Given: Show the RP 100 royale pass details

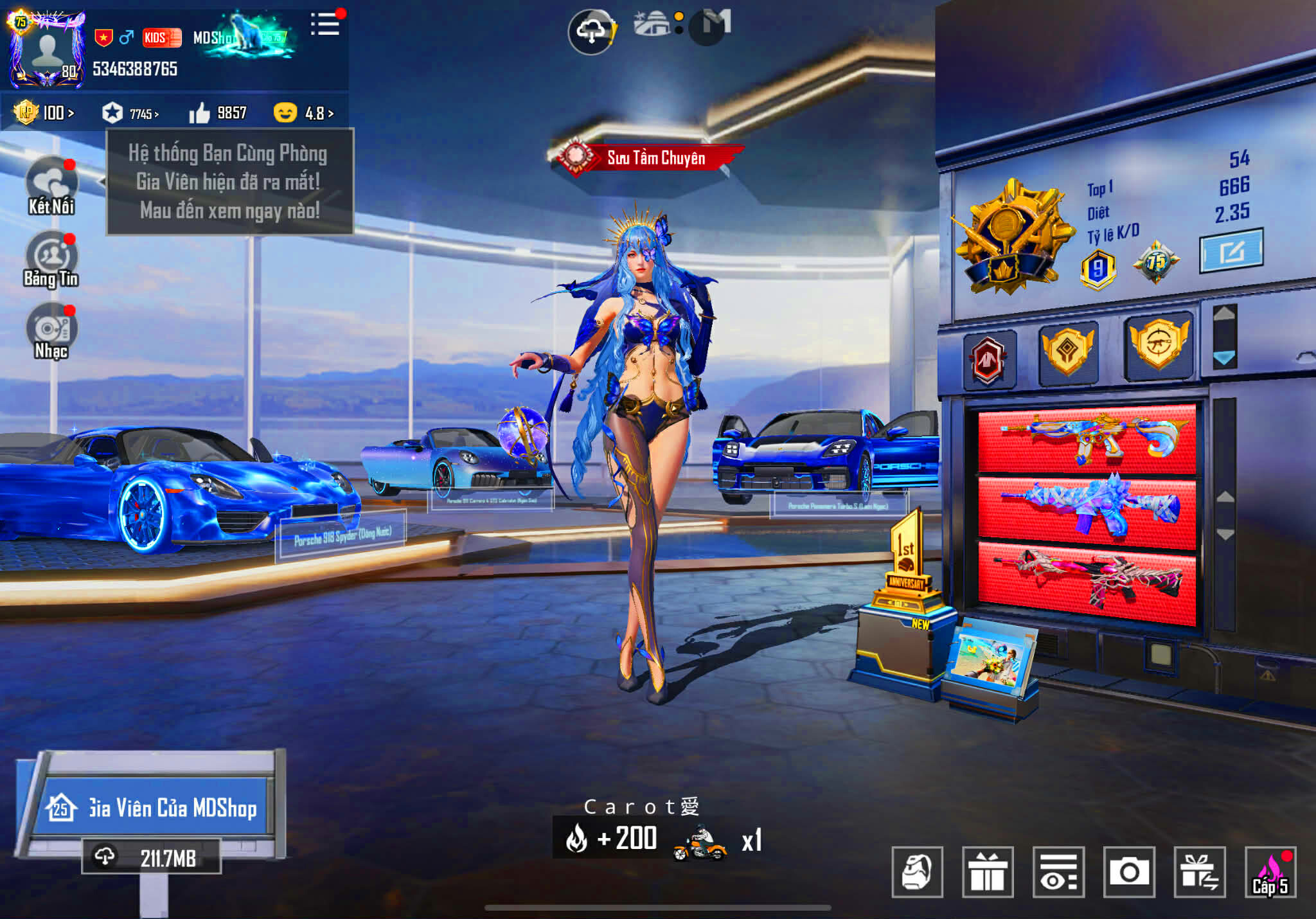Looking at the screenshot, I should (45, 113).
